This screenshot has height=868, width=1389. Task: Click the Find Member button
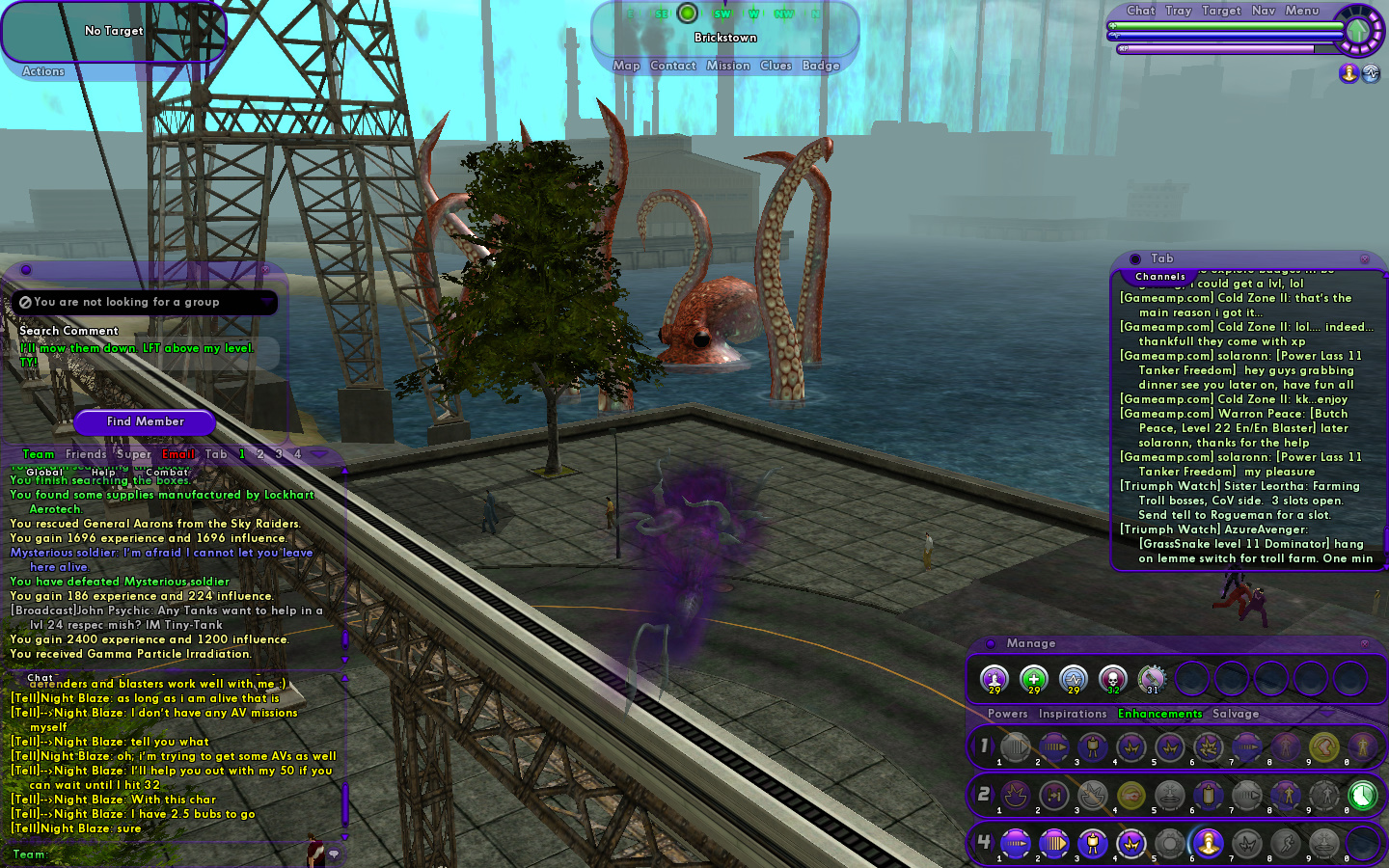(145, 421)
